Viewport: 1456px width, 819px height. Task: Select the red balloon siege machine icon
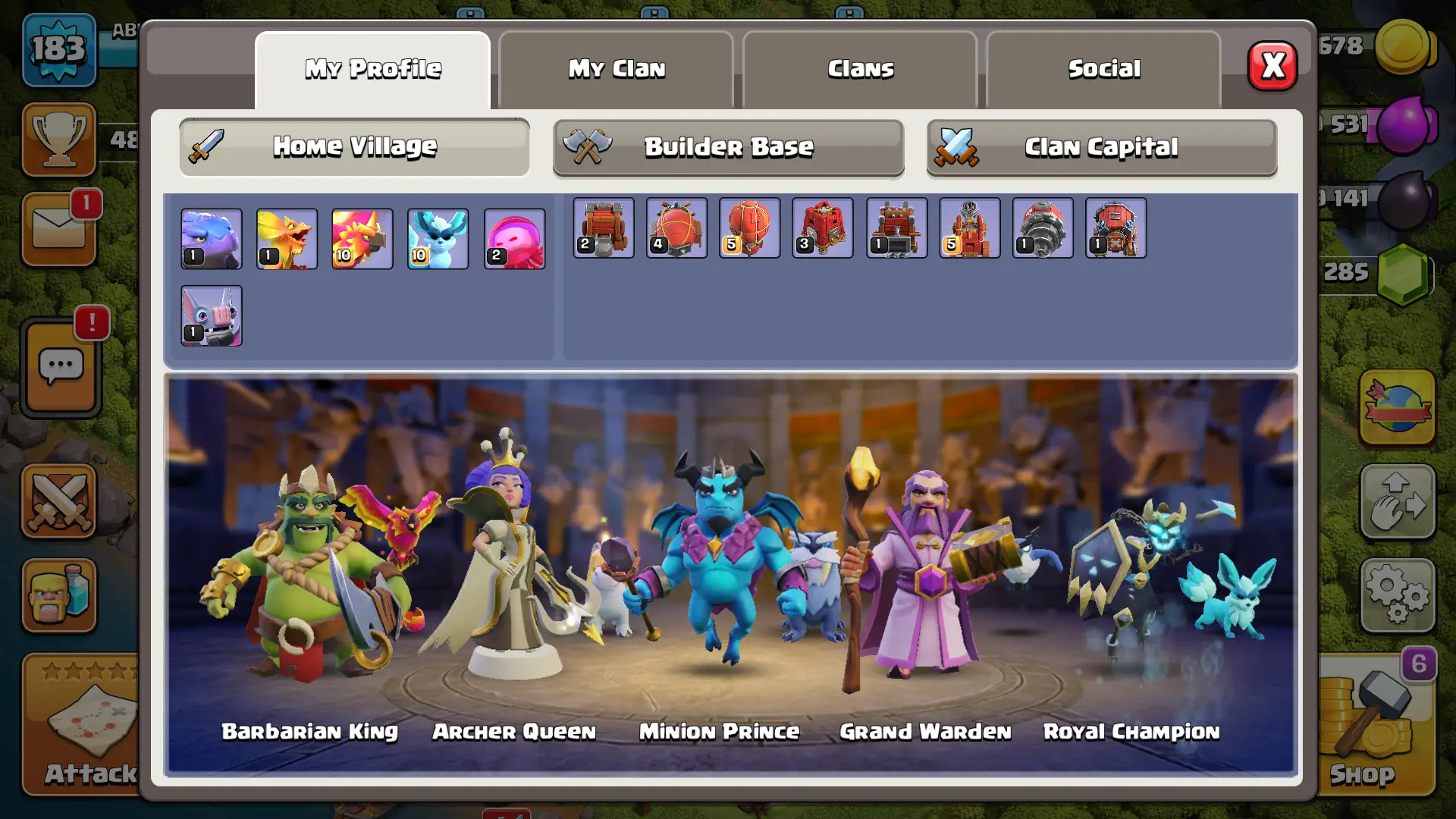(749, 227)
